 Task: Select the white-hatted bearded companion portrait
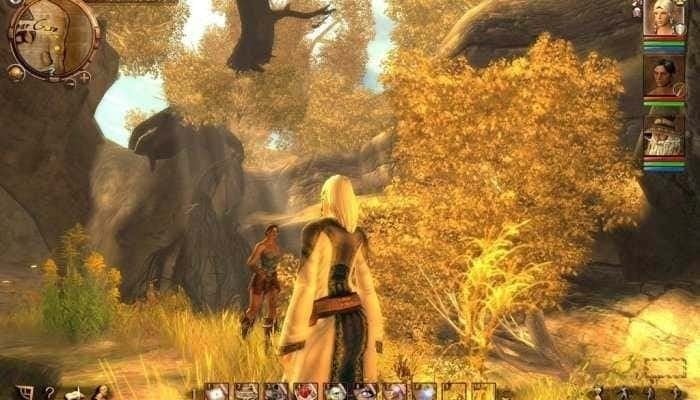click(663, 133)
